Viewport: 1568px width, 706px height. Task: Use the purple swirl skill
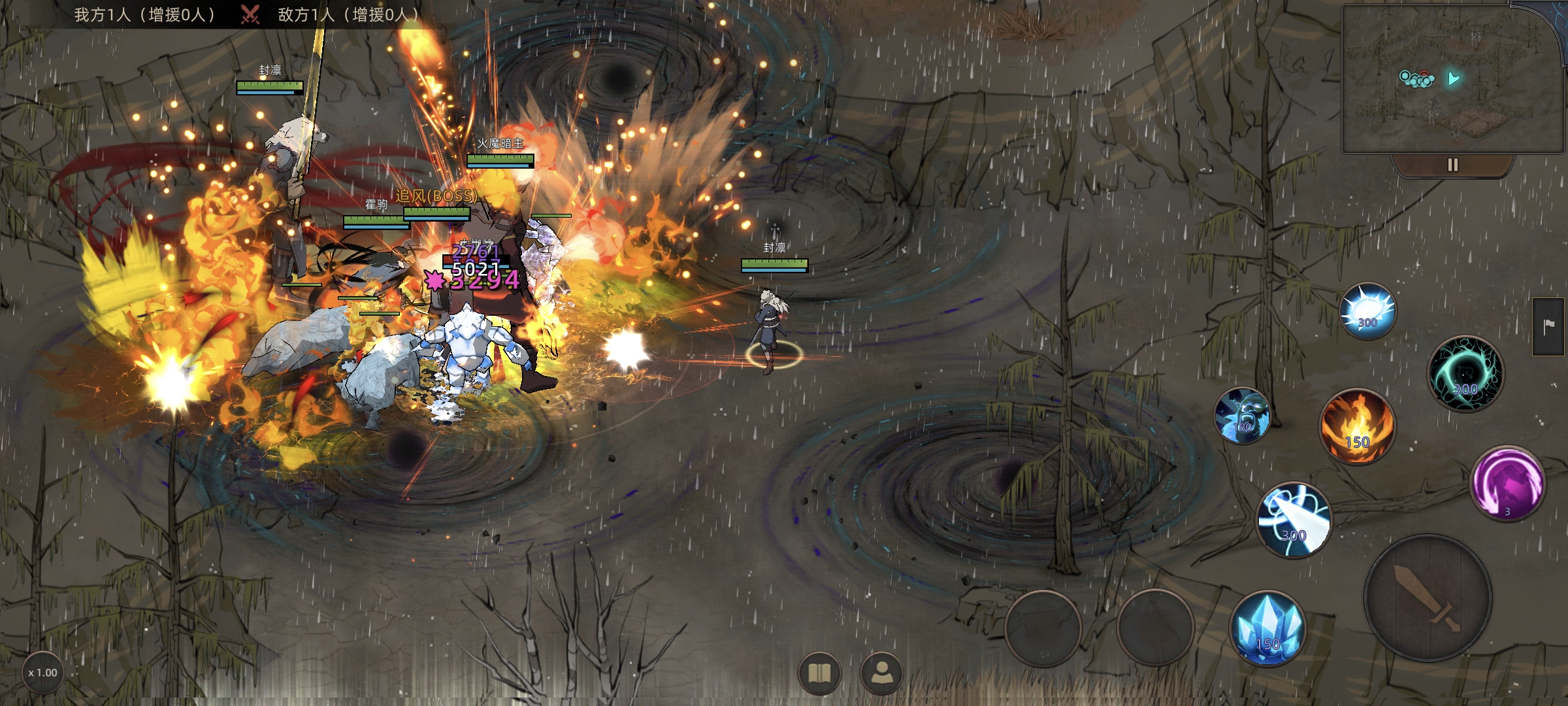coord(1507,484)
